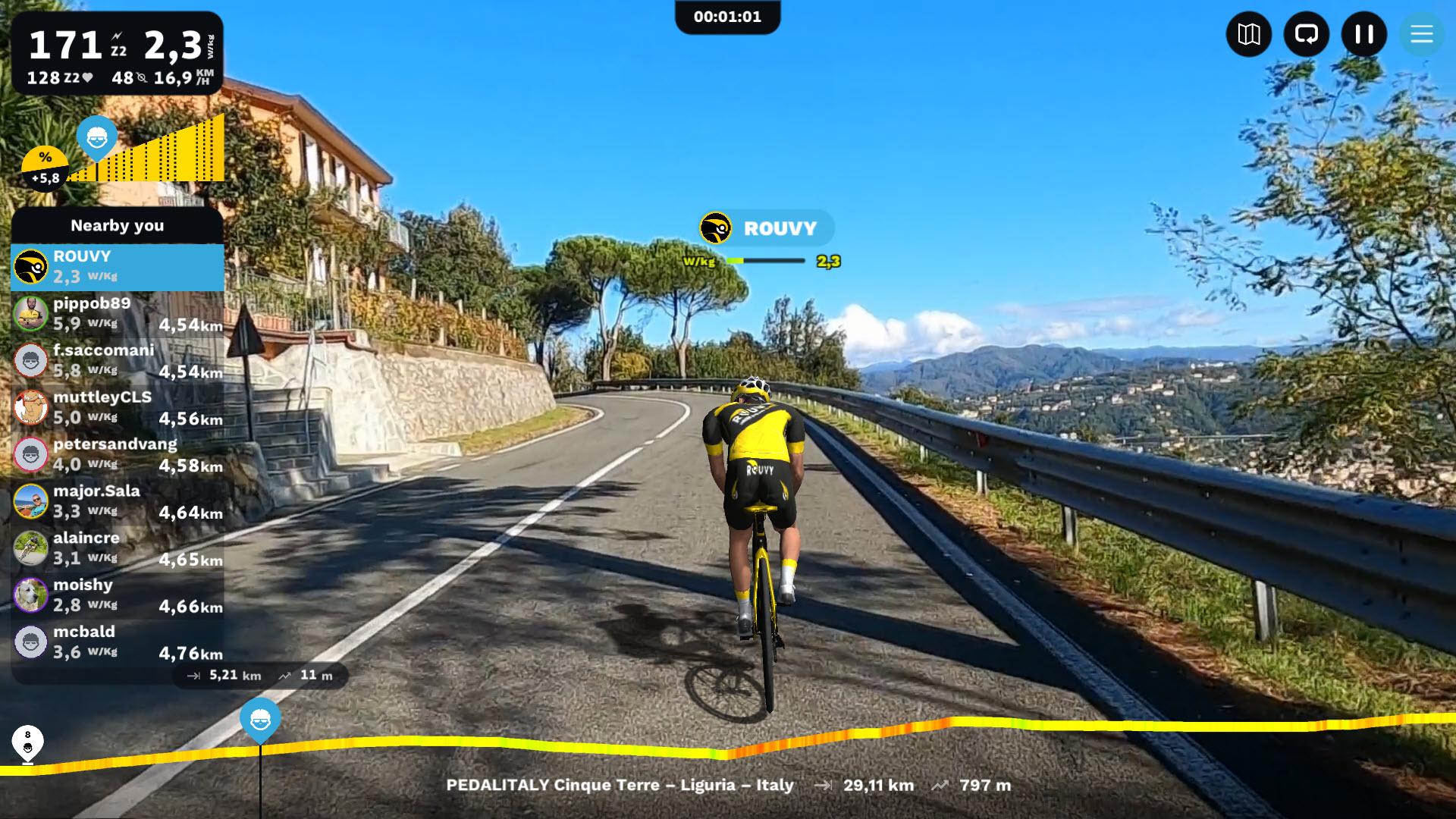The height and width of the screenshot is (819, 1456).
Task: Select ROUVY row in nearby list
Action: click(x=118, y=267)
